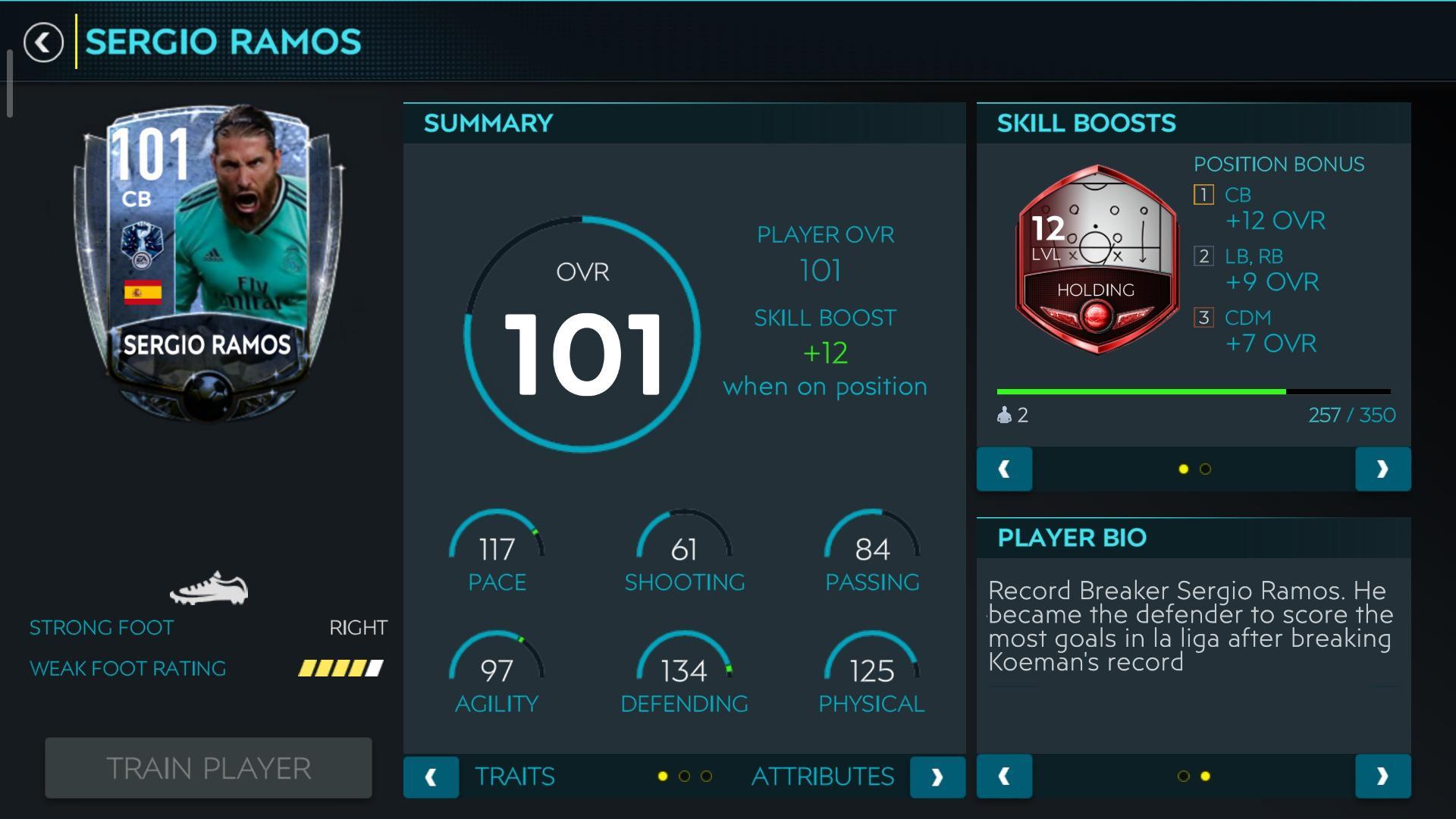This screenshot has width=1456, height=819.
Task: Select the second page dot in Skill Boosts
Action: pyautogui.click(x=1203, y=469)
